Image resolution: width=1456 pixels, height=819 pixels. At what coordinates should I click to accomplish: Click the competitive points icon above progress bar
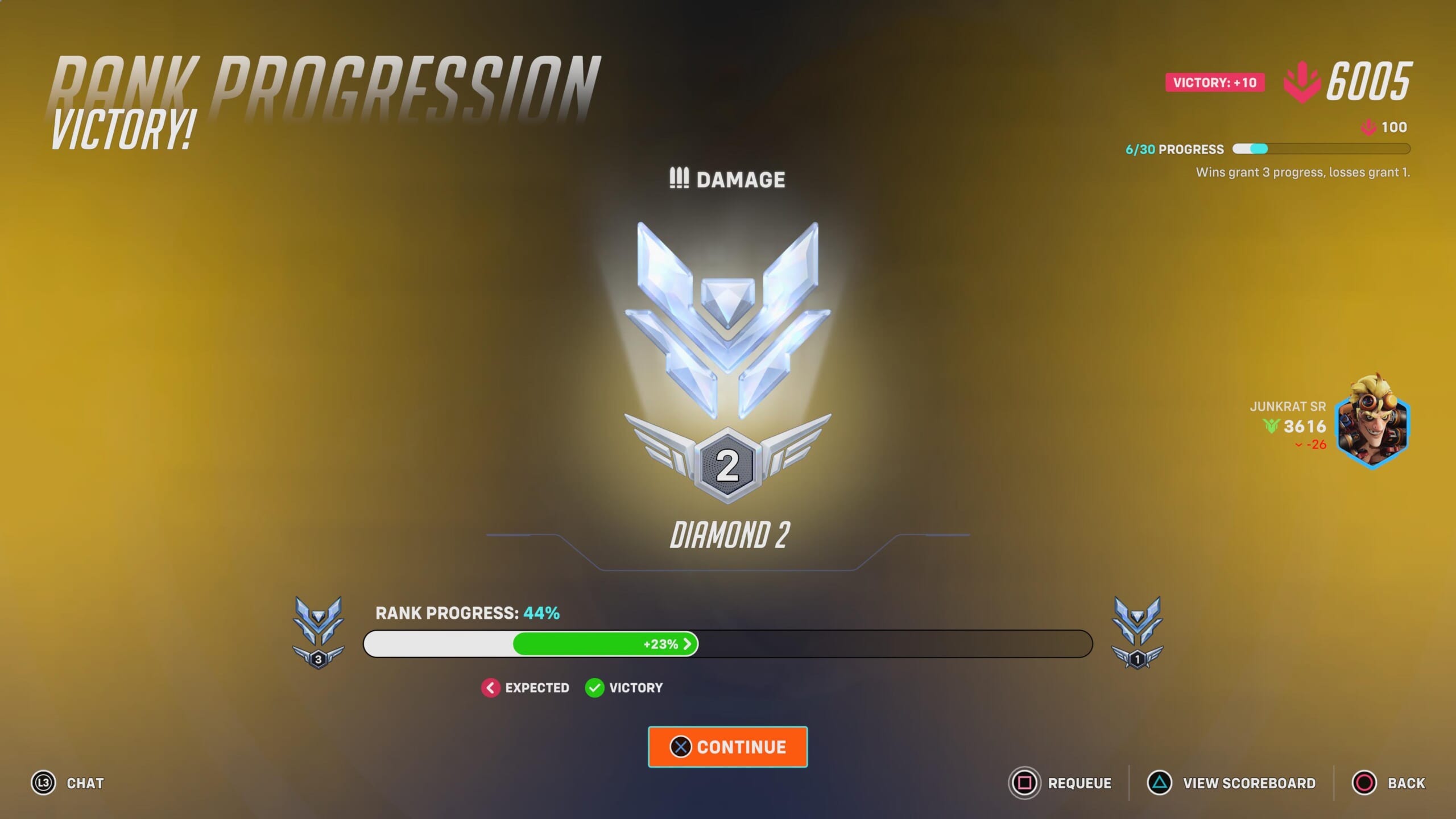pos(1367,127)
